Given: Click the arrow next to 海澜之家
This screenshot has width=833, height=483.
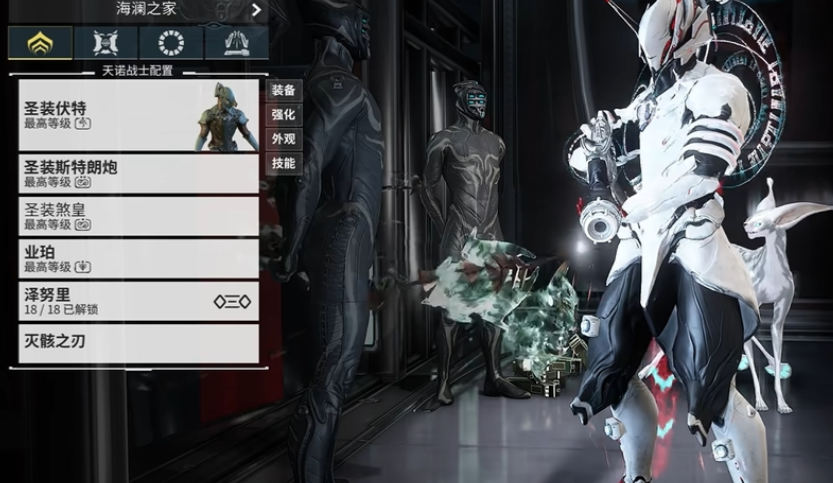Looking at the screenshot, I should (257, 10).
